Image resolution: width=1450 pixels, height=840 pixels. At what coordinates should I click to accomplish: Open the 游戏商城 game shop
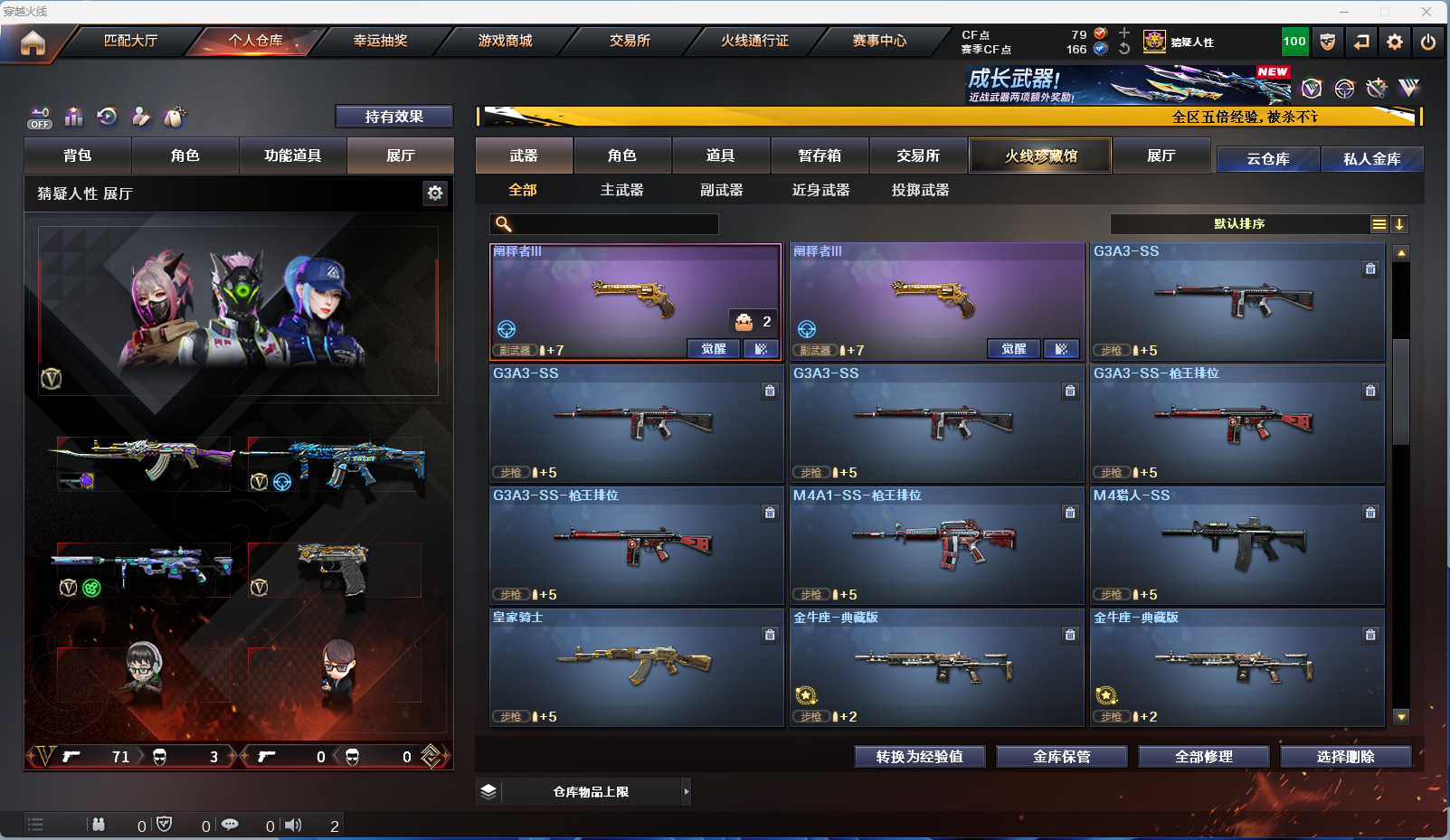(x=505, y=41)
